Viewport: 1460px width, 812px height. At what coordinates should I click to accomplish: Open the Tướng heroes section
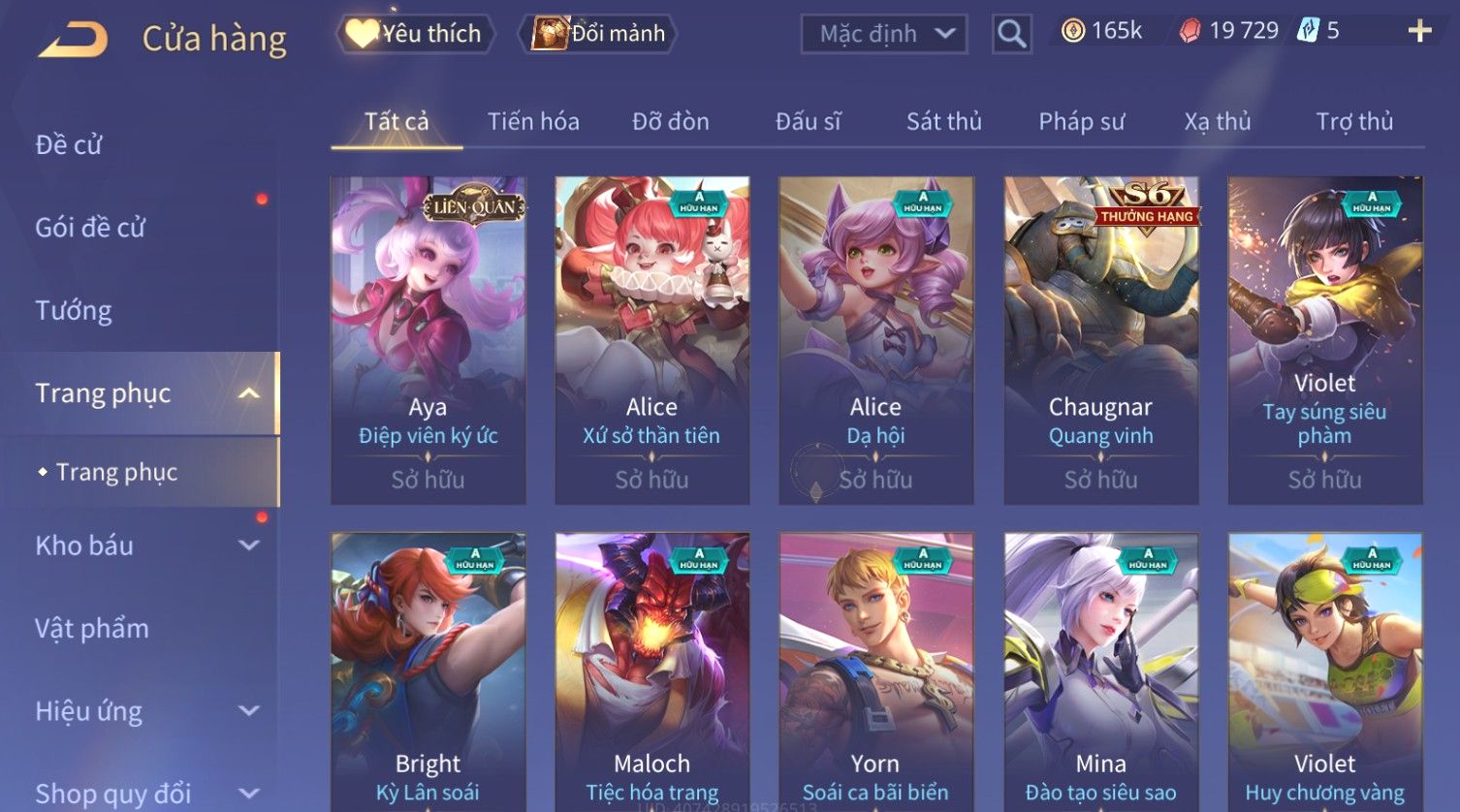coord(74,311)
